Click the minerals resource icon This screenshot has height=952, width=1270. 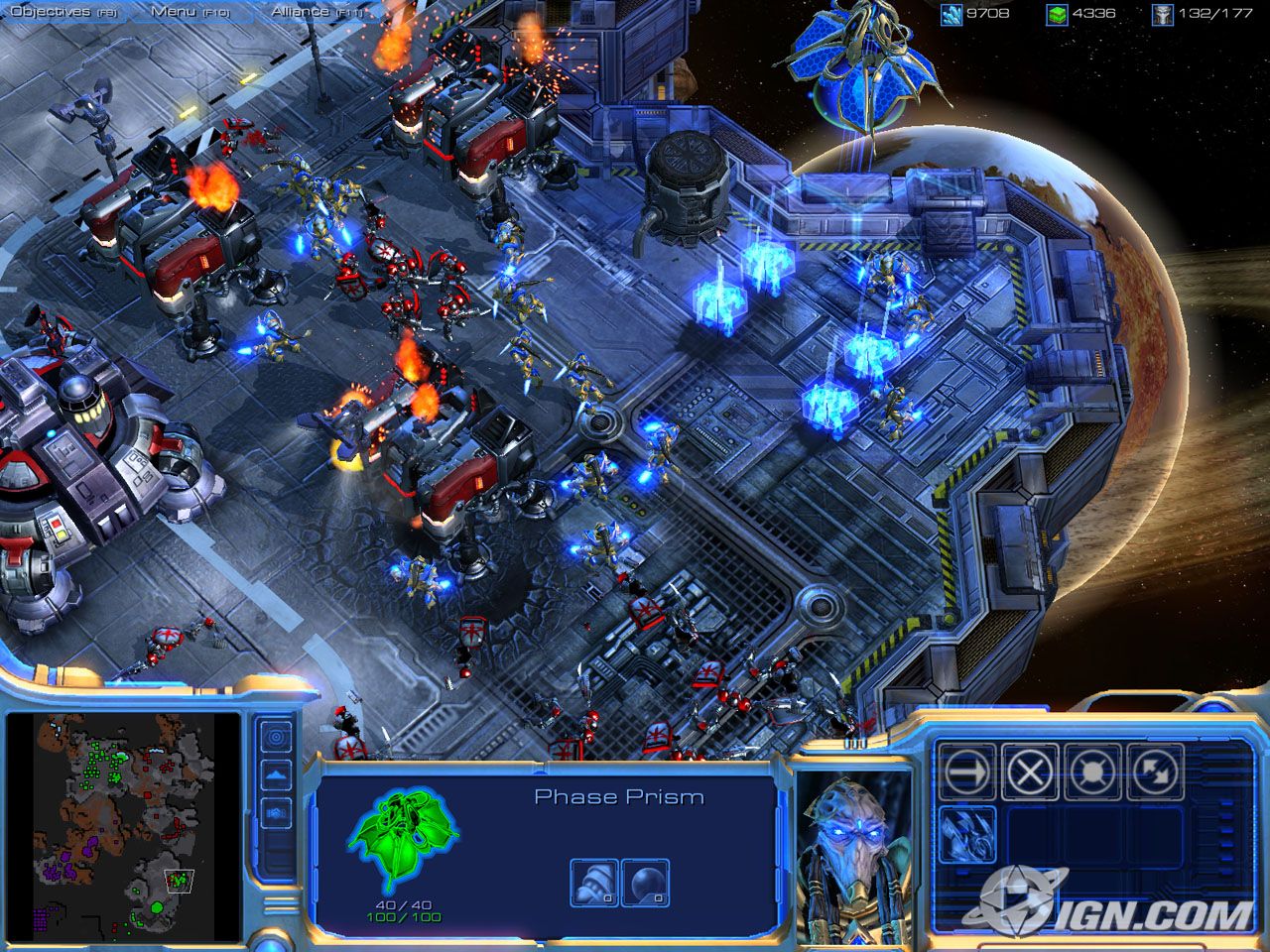pos(950,14)
